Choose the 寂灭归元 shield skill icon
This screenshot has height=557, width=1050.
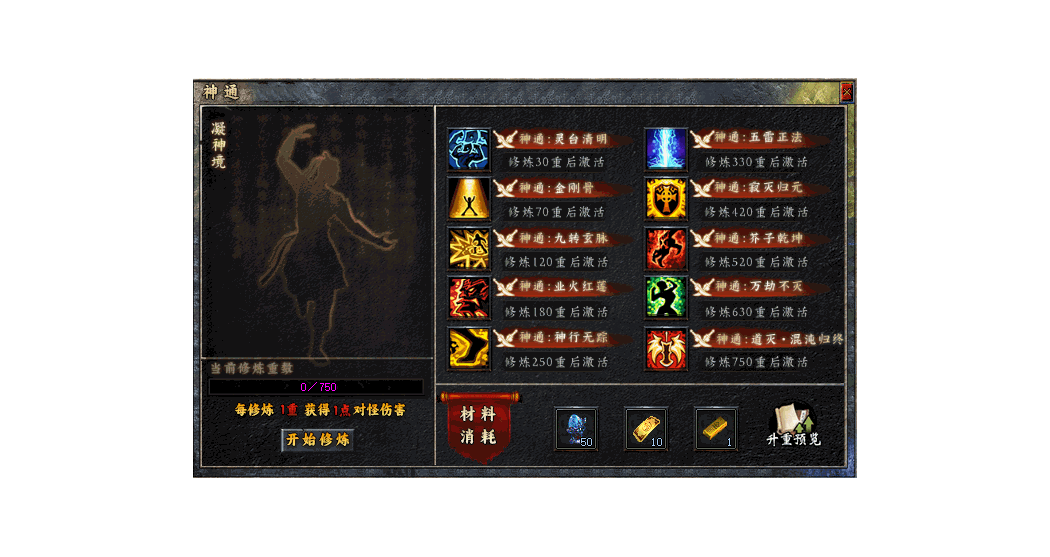[666, 198]
